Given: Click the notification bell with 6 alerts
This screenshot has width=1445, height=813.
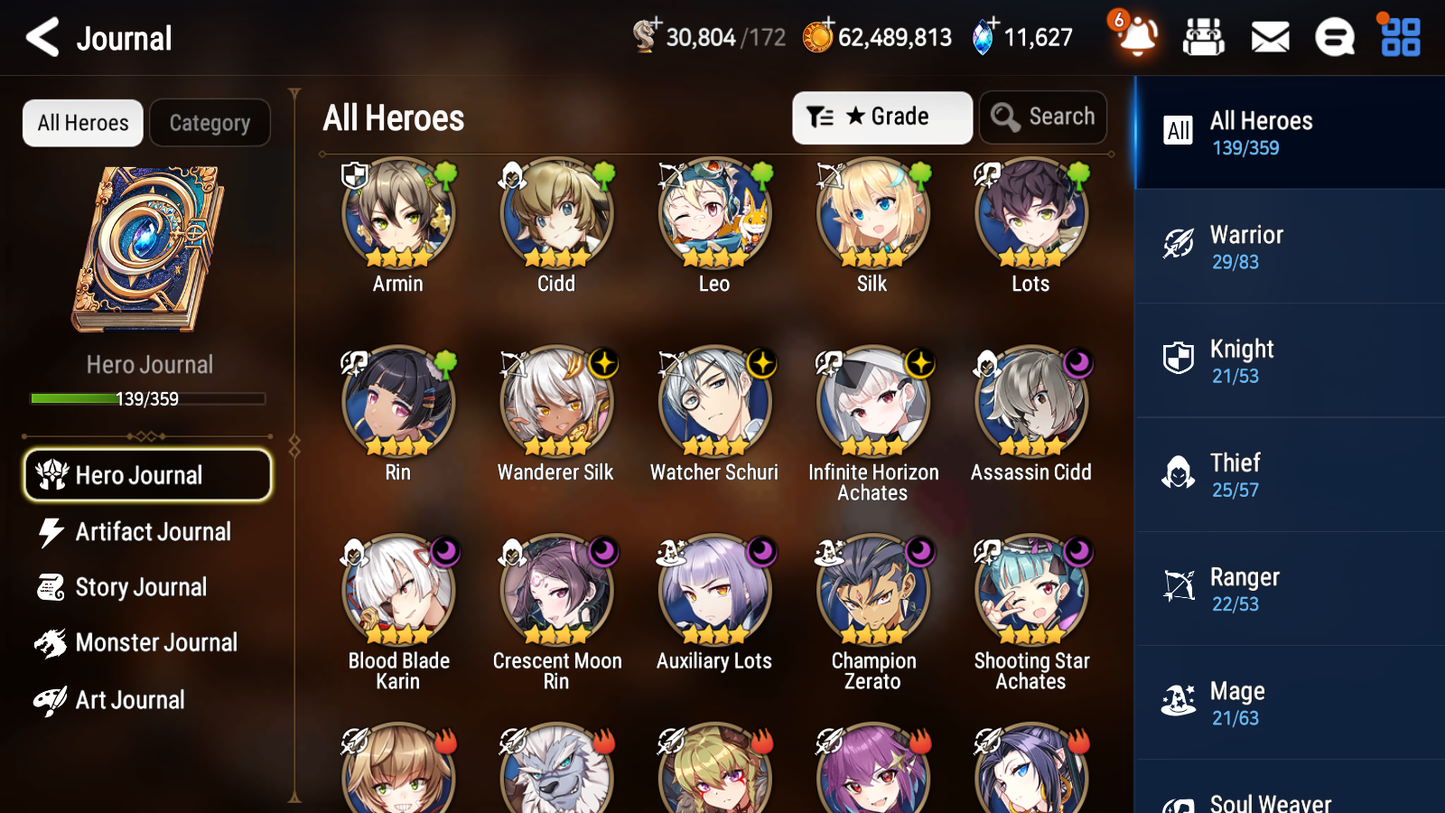Looking at the screenshot, I should 1136,36.
